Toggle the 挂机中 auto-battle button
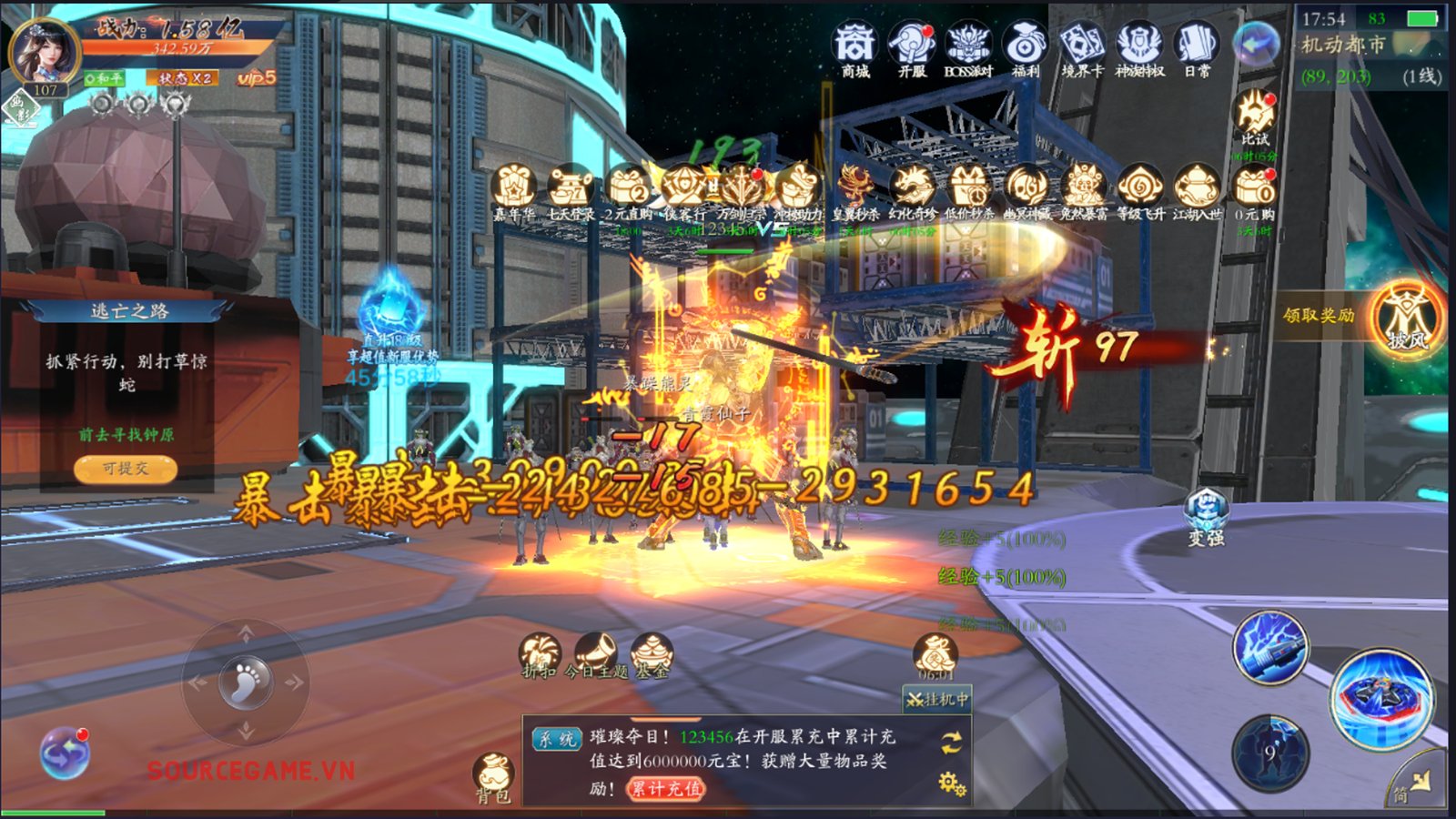Image resolution: width=1456 pixels, height=819 pixels. coord(937,699)
